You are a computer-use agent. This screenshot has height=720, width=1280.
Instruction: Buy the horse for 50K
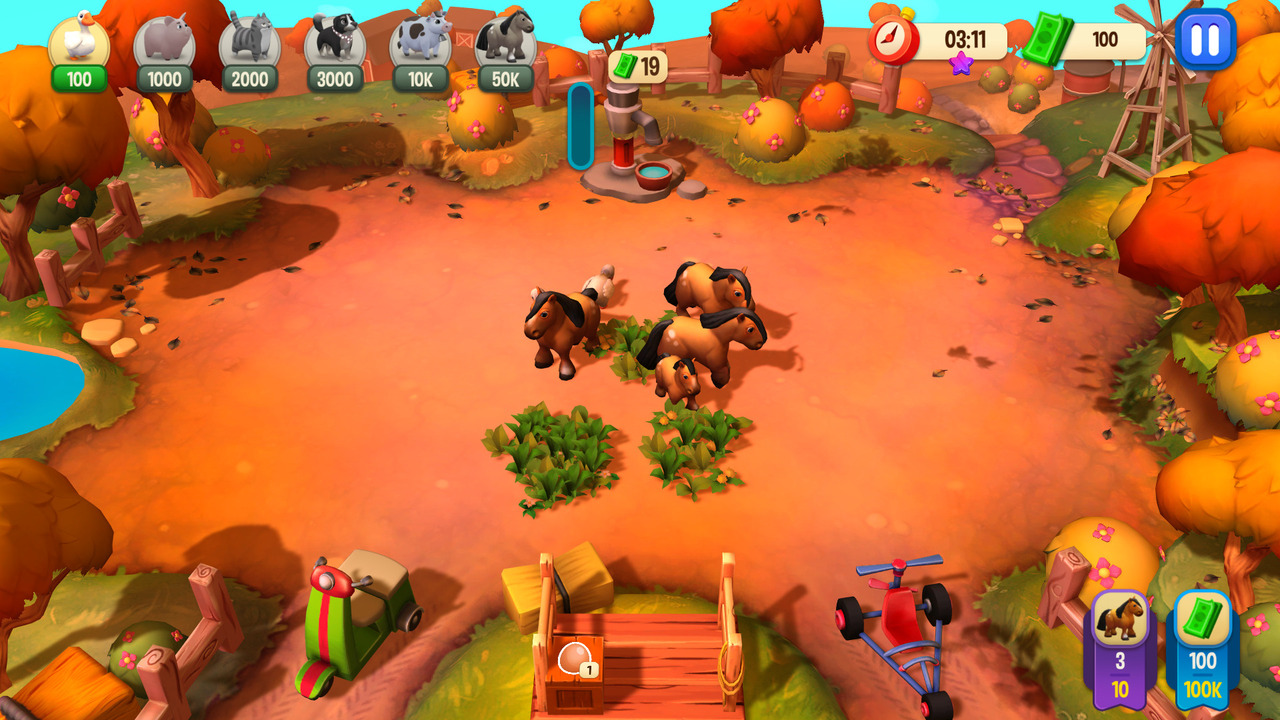click(x=503, y=40)
